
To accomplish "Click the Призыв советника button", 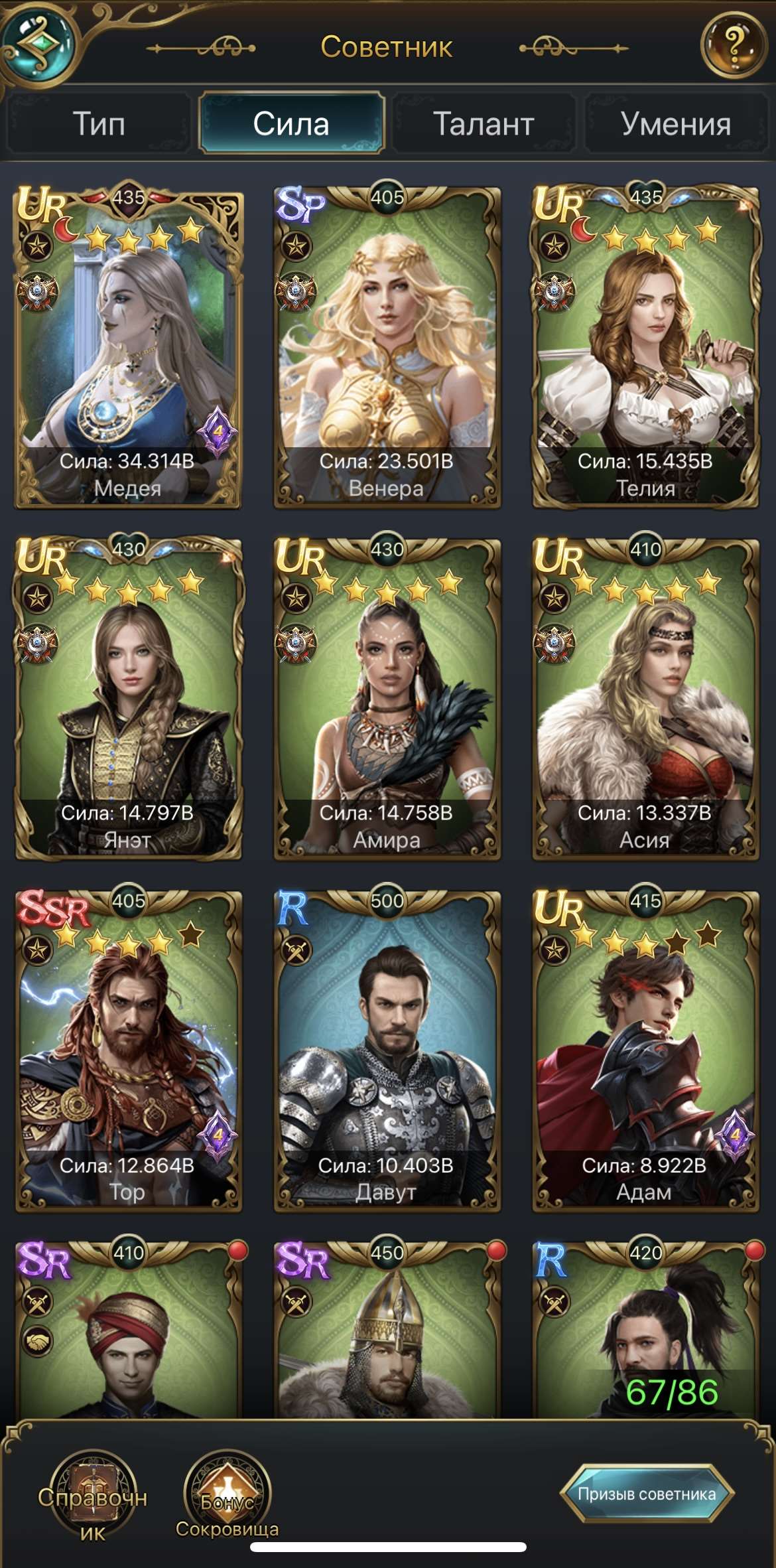I will click(647, 1494).
